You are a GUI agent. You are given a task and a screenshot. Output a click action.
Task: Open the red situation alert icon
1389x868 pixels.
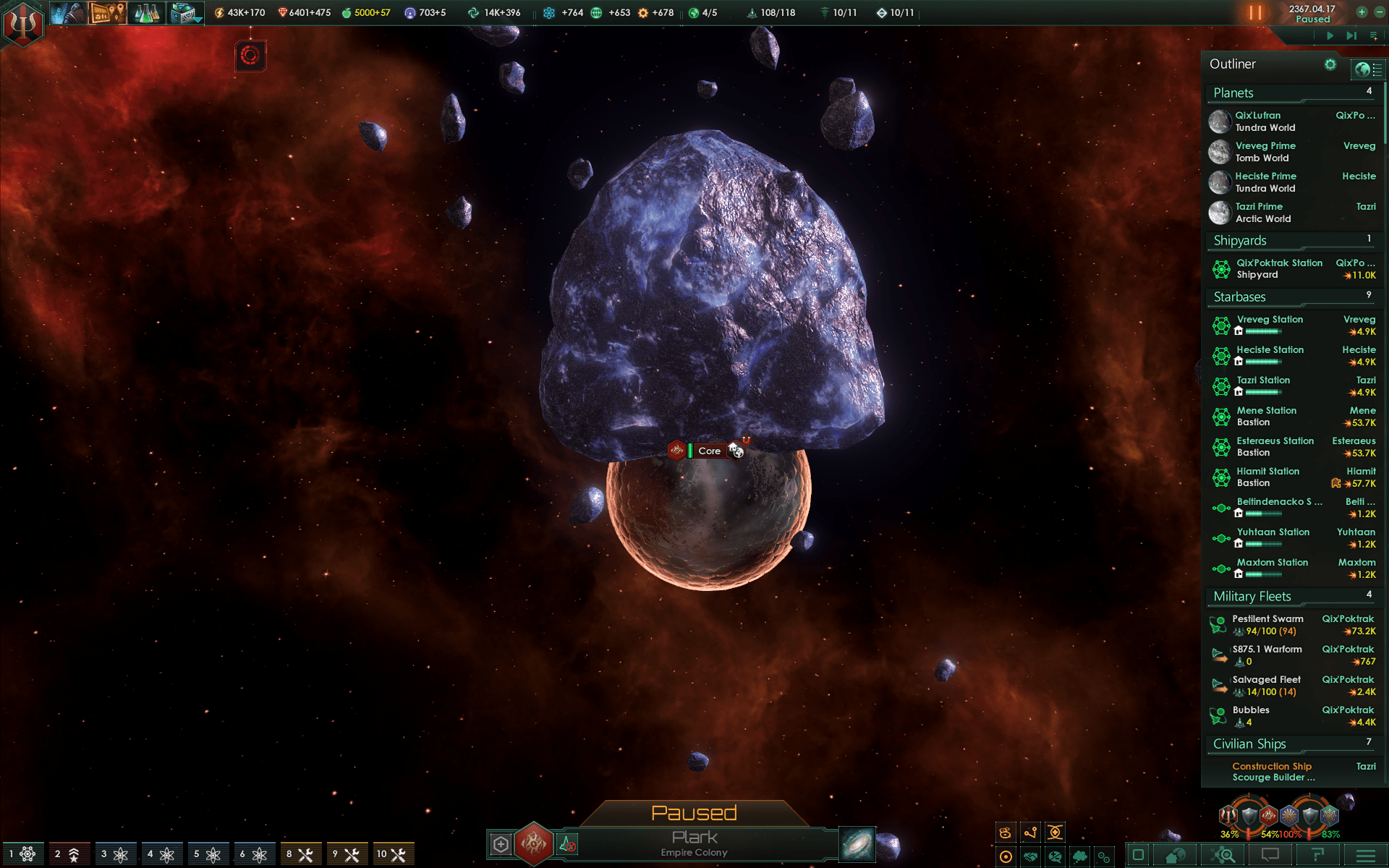click(x=250, y=56)
